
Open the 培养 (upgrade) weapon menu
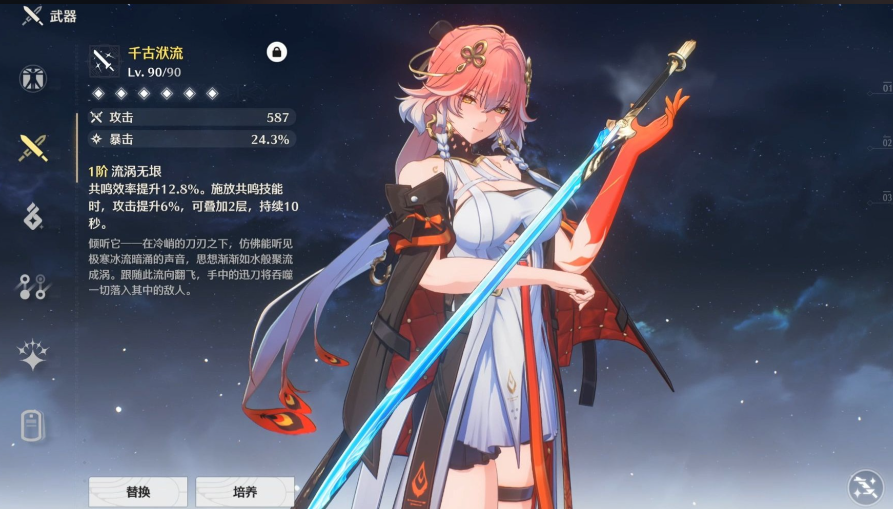coord(244,492)
